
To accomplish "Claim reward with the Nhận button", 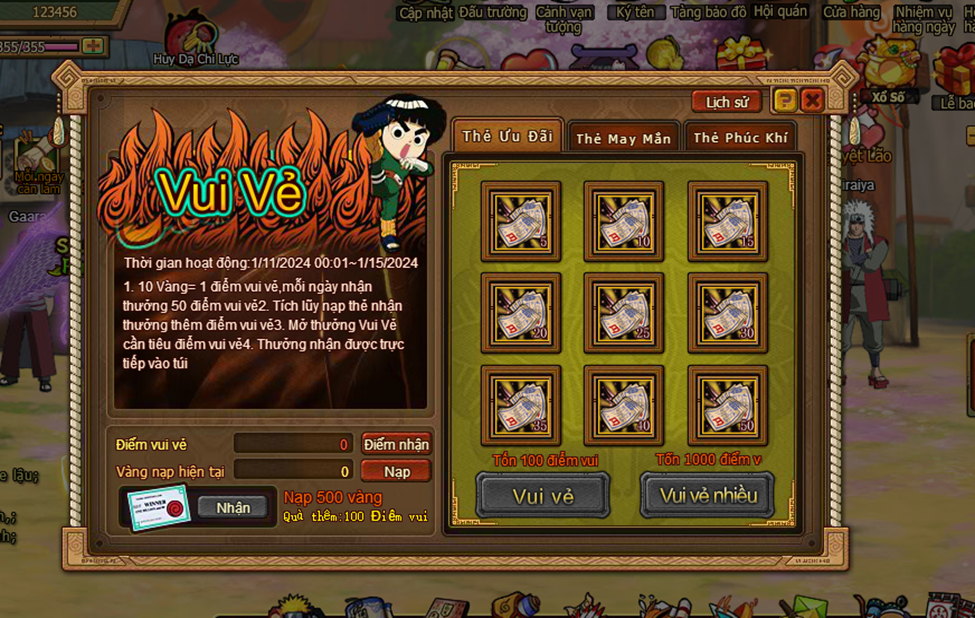I will 233,507.
